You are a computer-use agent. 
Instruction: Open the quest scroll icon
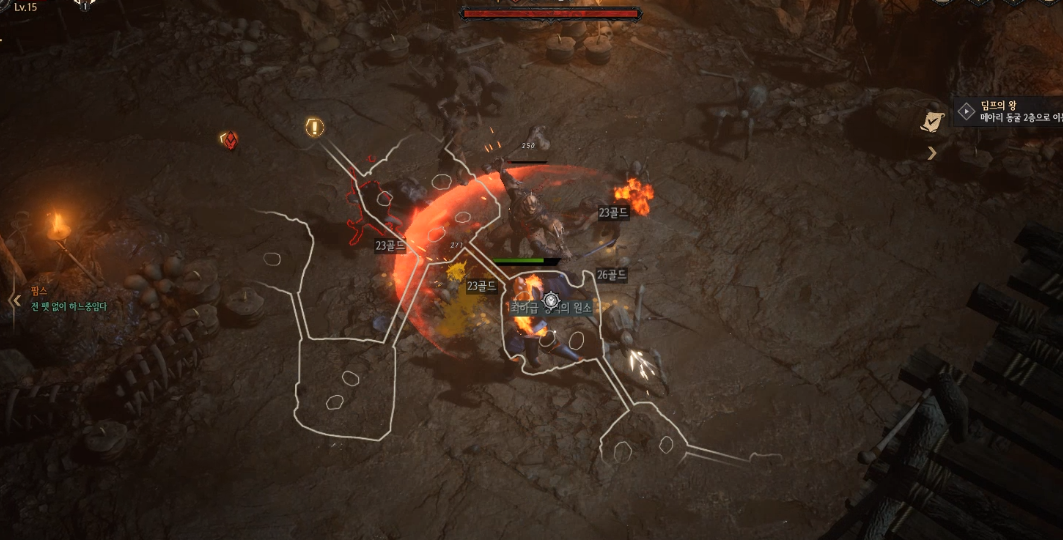tap(932, 120)
